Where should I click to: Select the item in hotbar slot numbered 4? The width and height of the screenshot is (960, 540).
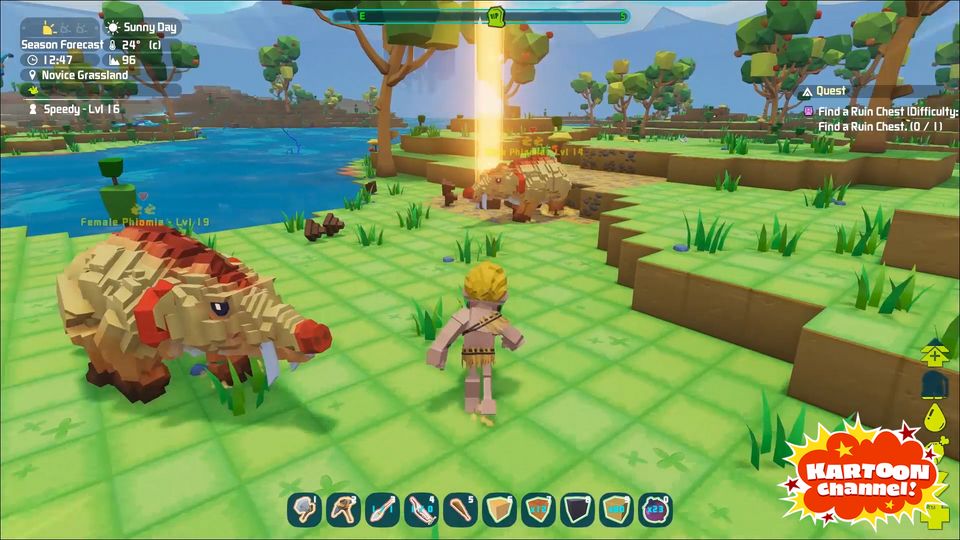click(421, 509)
